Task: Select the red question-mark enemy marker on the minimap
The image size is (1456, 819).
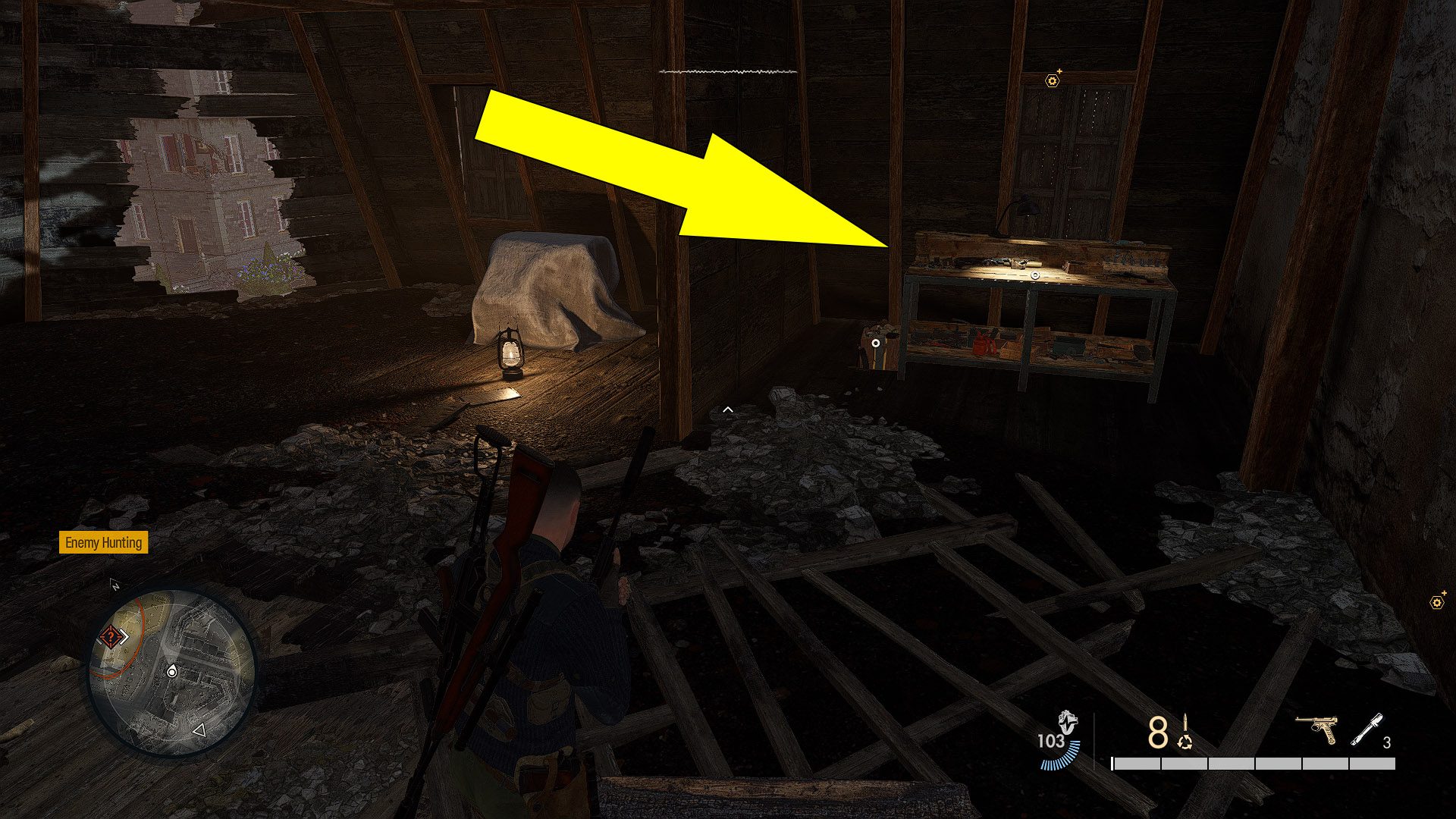Action: coord(111,636)
